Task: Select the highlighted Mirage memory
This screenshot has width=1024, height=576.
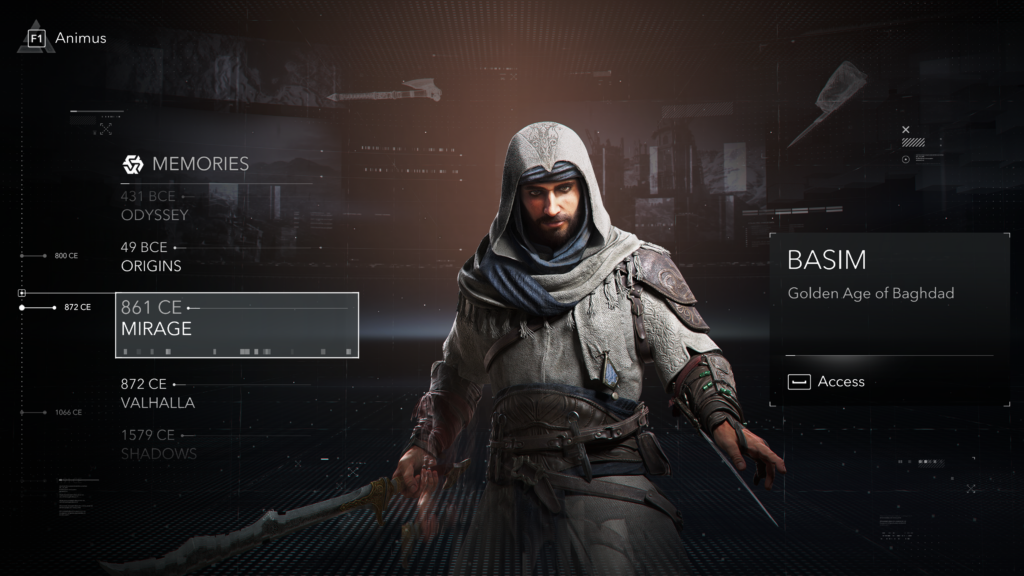Action: 236,325
